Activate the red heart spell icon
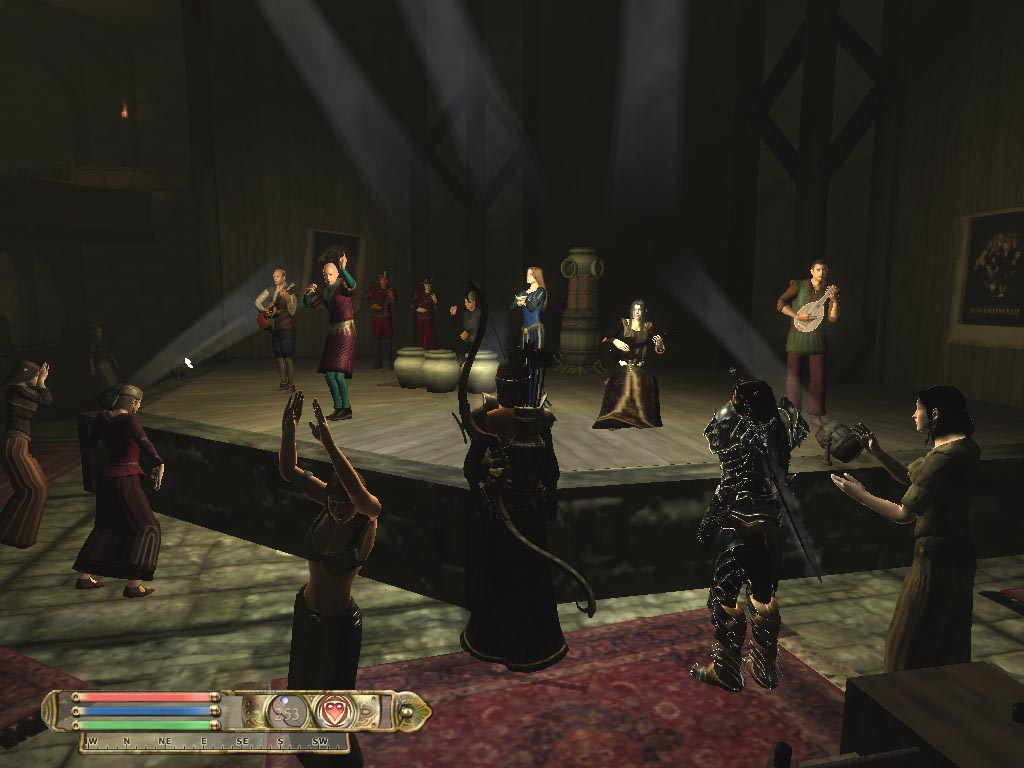 [333, 711]
